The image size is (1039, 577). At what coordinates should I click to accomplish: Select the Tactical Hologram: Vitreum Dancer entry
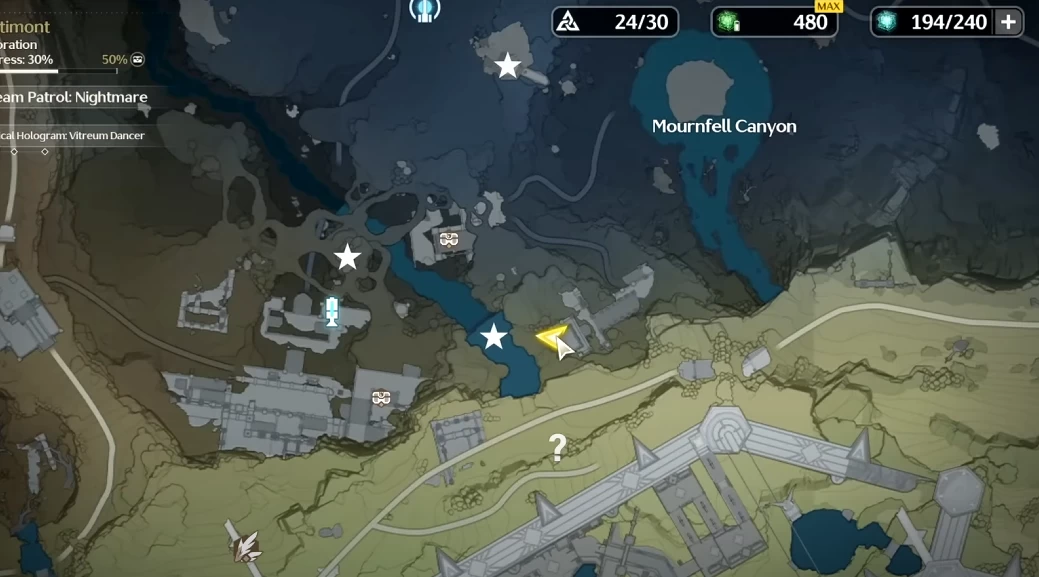coord(80,136)
